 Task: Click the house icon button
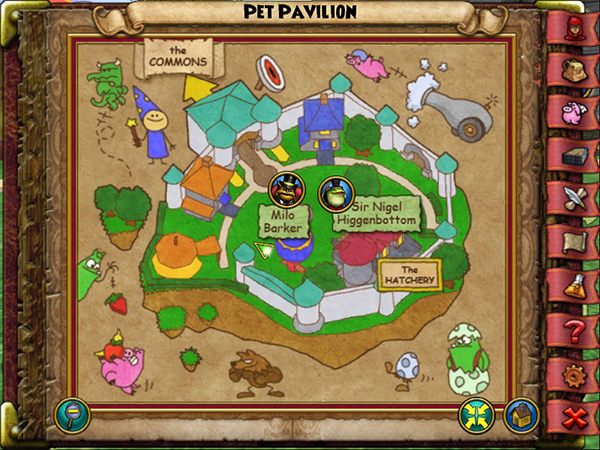click(520, 413)
